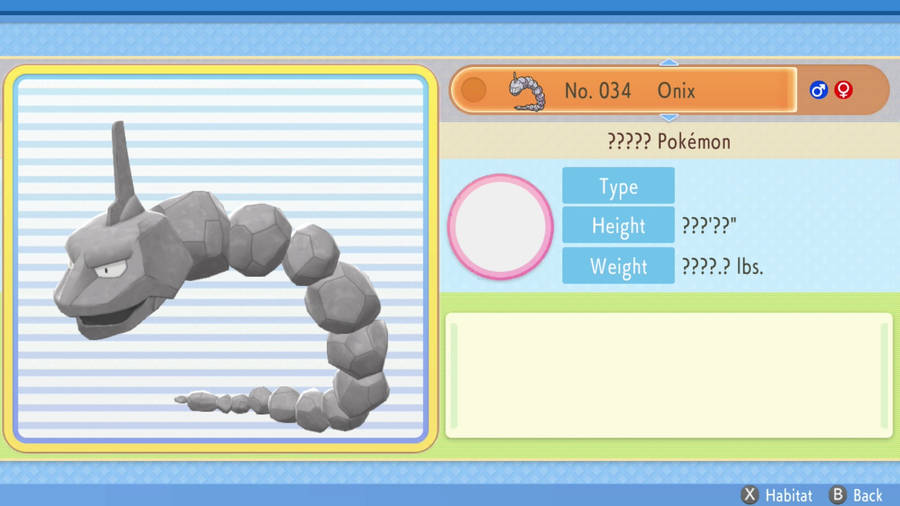Image resolution: width=900 pixels, height=506 pixels.
Task: Switch to the female gender form icon
Action: point(844,90)
